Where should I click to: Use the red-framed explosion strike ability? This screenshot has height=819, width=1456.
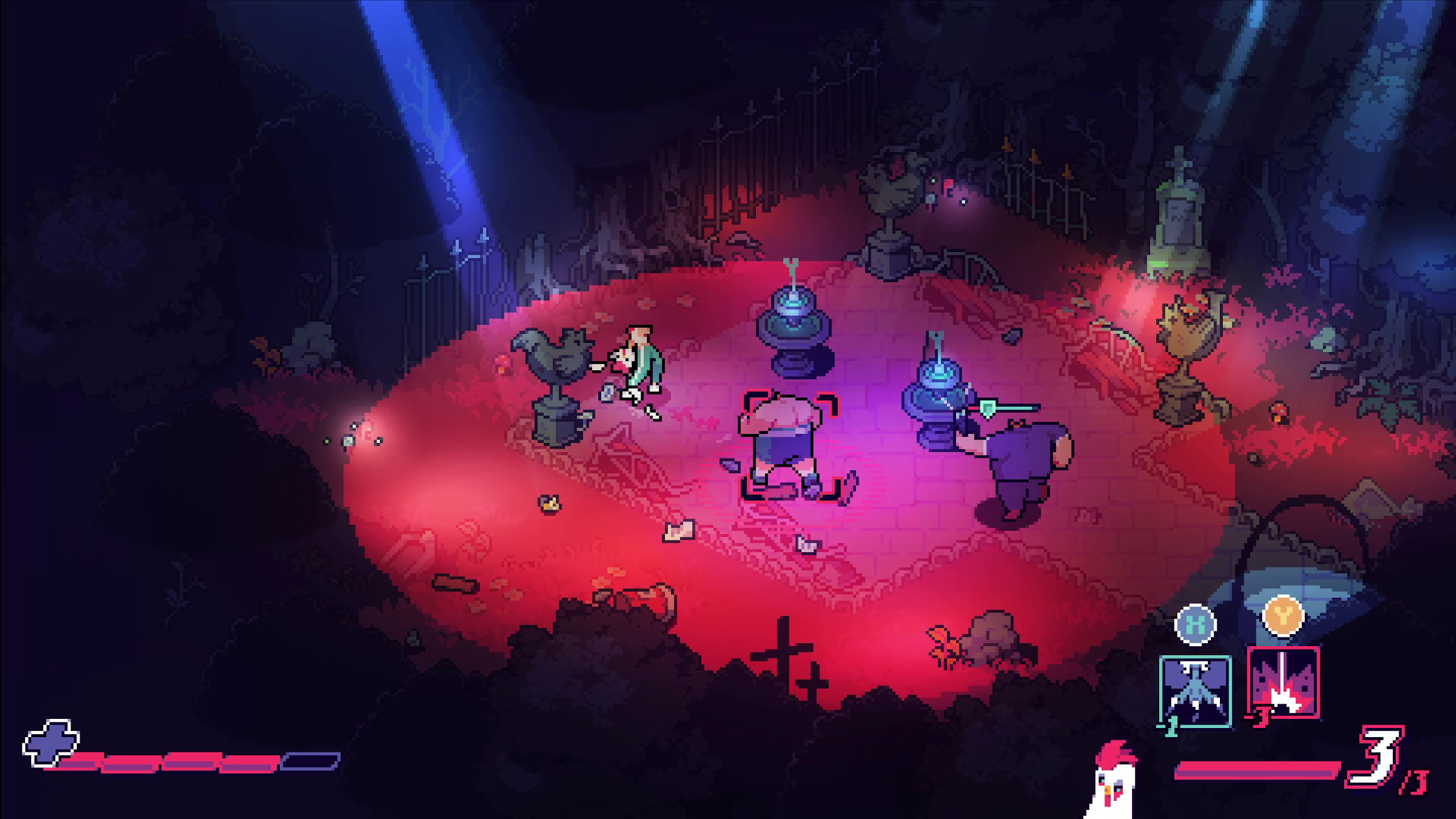pos(1283,681)
